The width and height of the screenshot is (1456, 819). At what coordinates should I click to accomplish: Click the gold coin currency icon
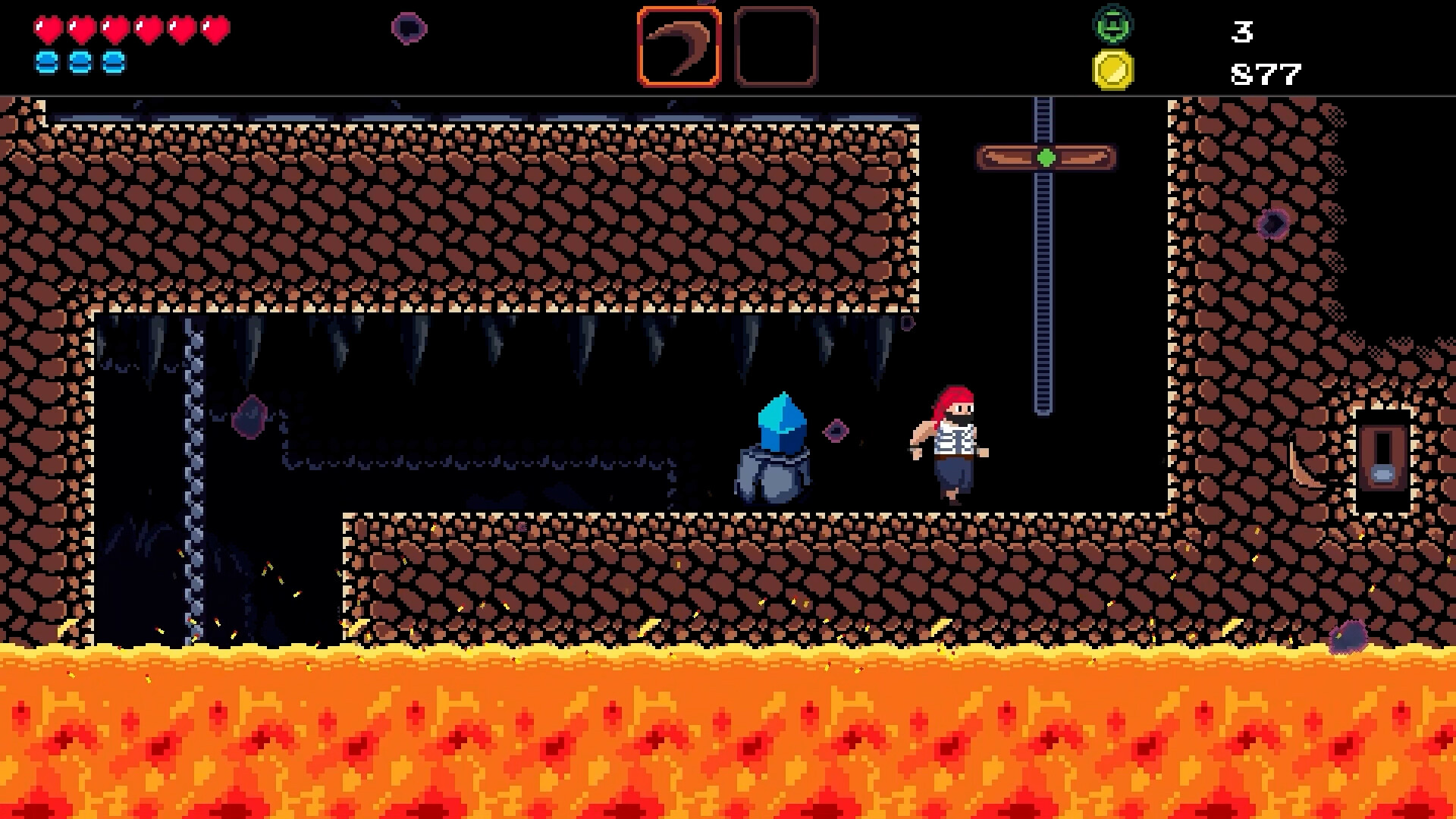(1112, 70)
